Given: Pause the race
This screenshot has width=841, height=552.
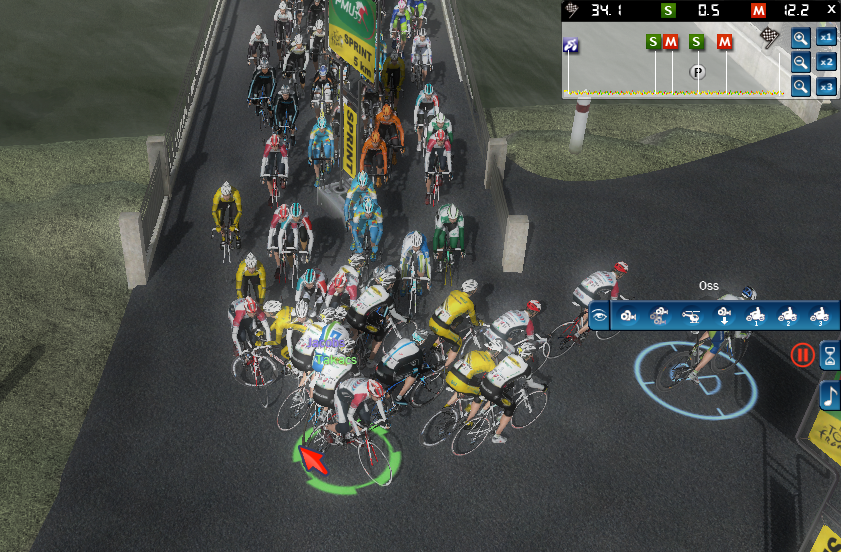Looking at the screenshot, I should (802, 354).
